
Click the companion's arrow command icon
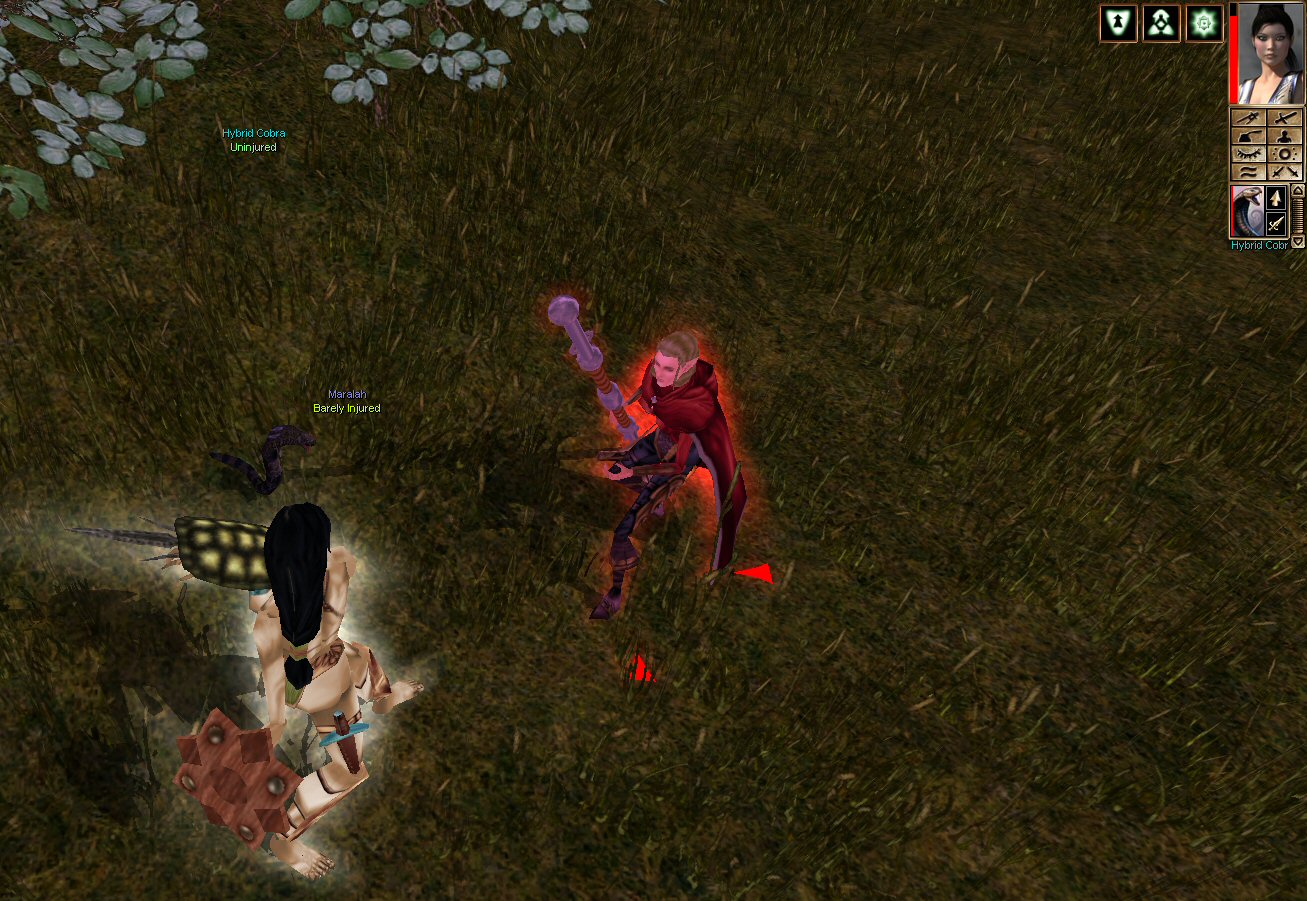click(1275, 198)
